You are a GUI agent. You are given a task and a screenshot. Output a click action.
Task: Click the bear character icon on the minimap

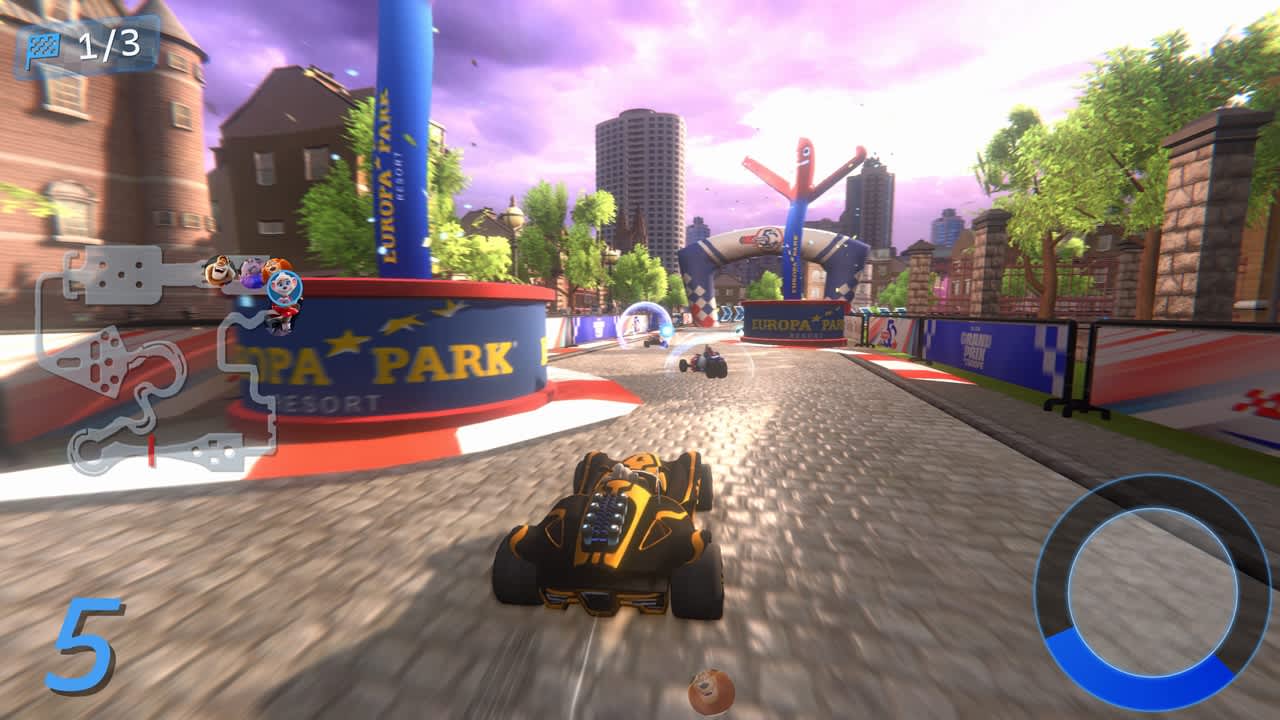click(218, 270)
